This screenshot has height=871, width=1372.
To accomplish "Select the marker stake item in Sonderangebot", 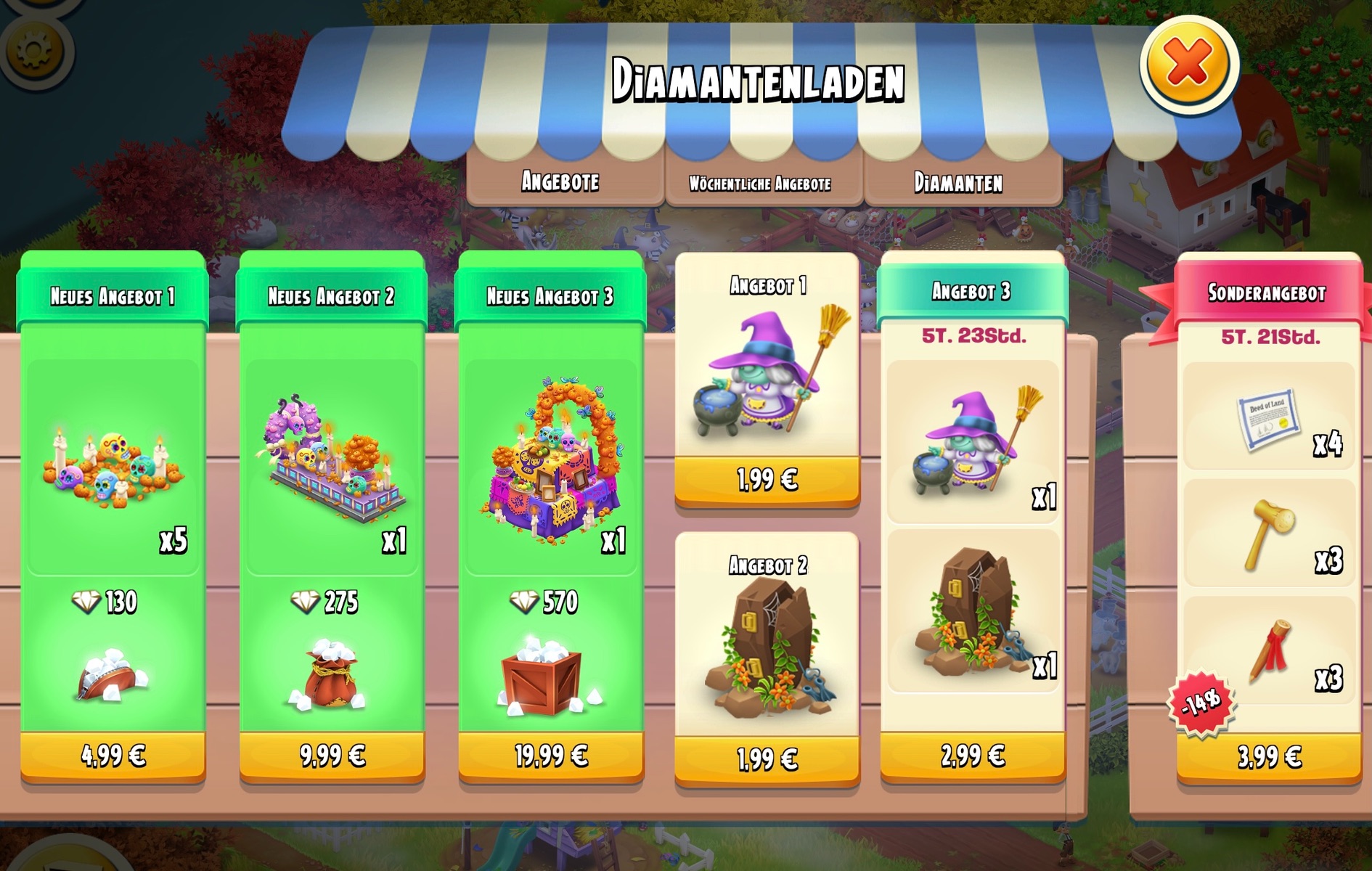I will (x=1268, y=651).
